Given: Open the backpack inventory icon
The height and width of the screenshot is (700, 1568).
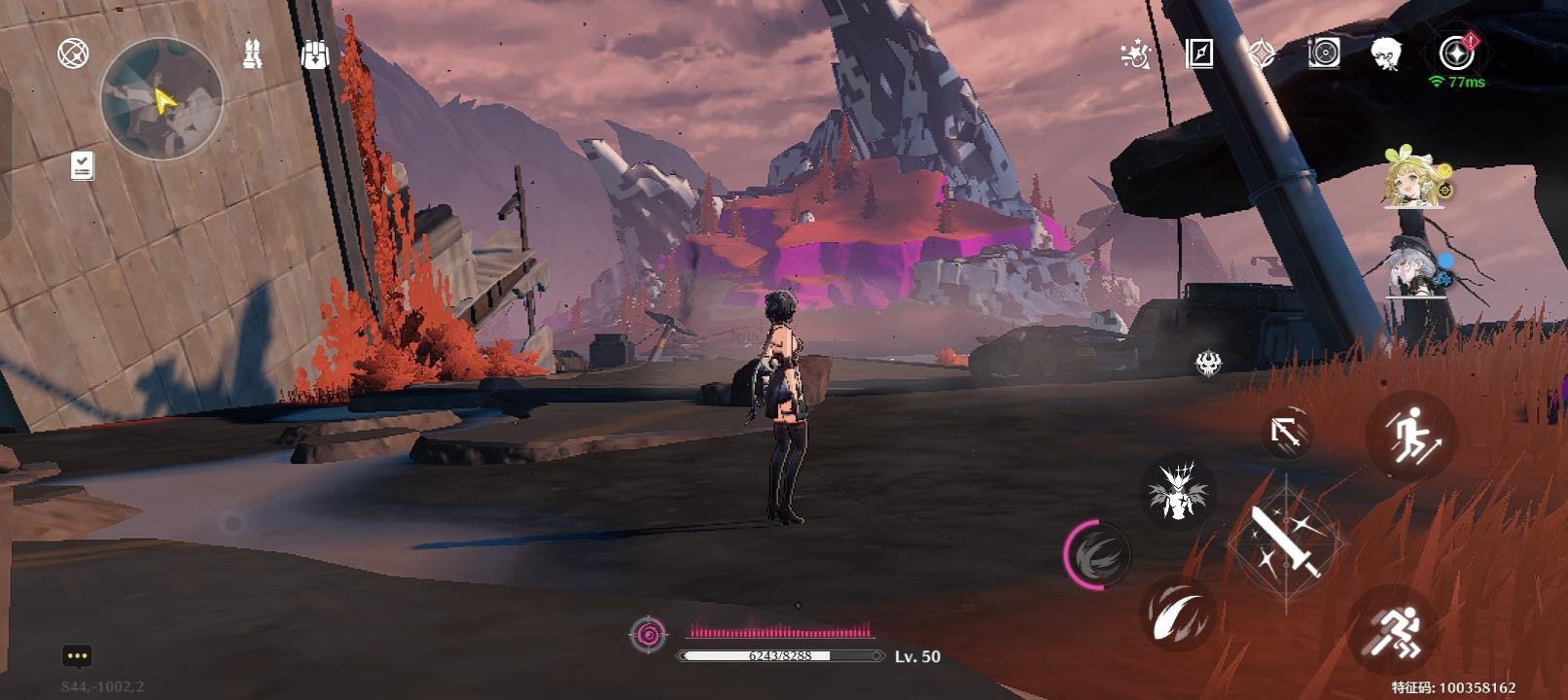Looking at the screenshot, I should click(314, 54).
